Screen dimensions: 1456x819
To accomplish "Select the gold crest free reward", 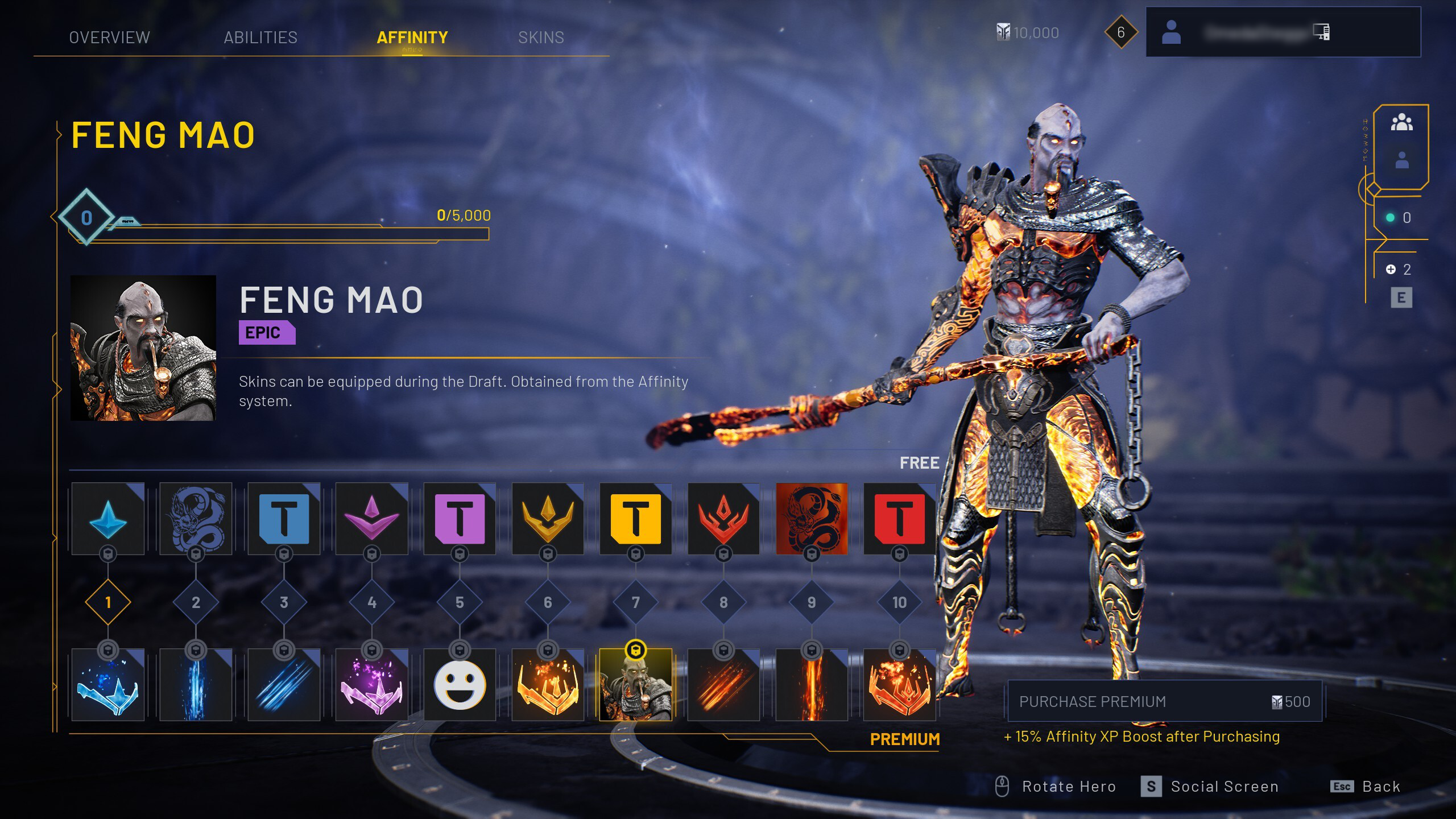I will pos(548,519).
